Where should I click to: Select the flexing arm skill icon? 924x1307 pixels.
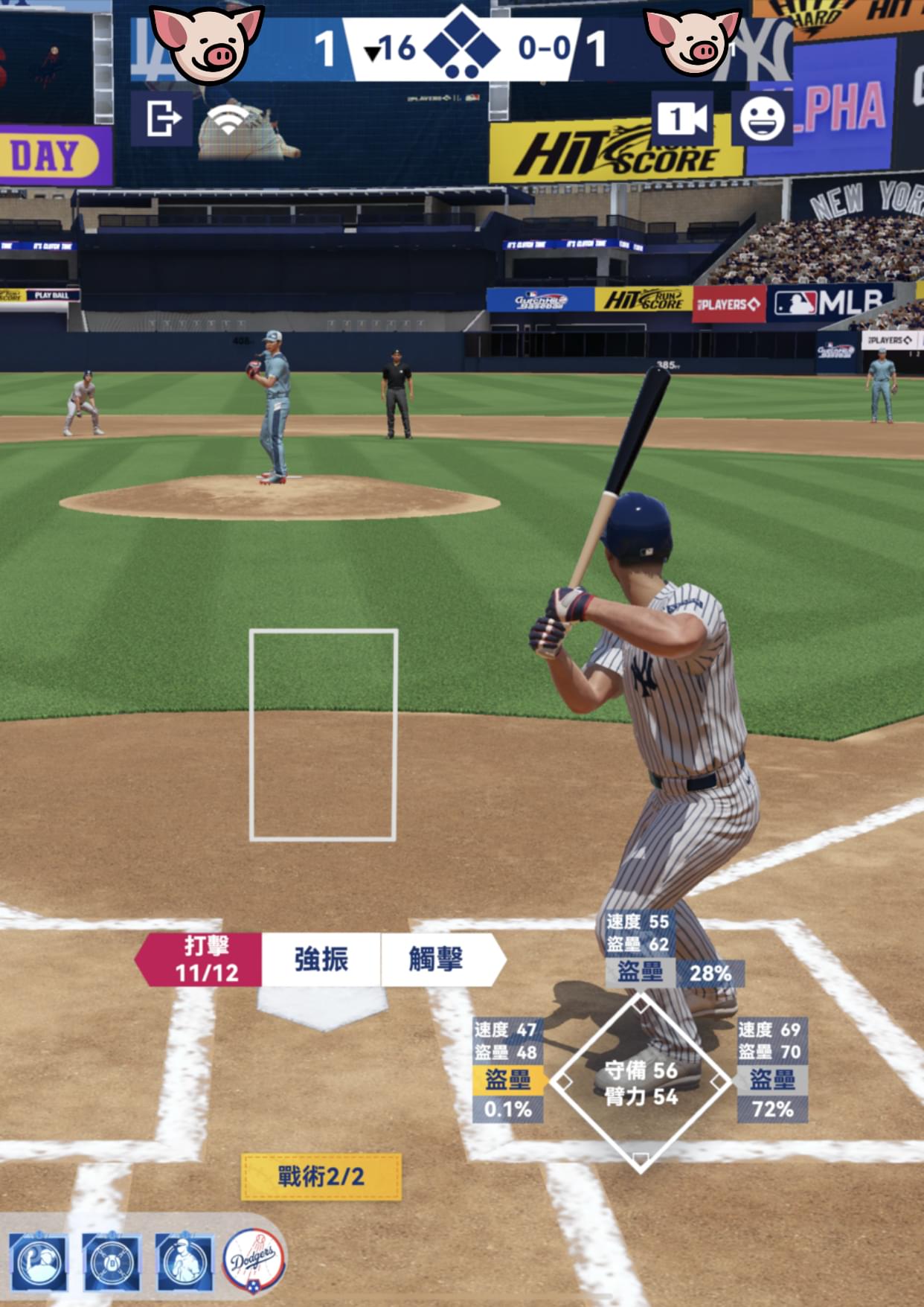39,1262
